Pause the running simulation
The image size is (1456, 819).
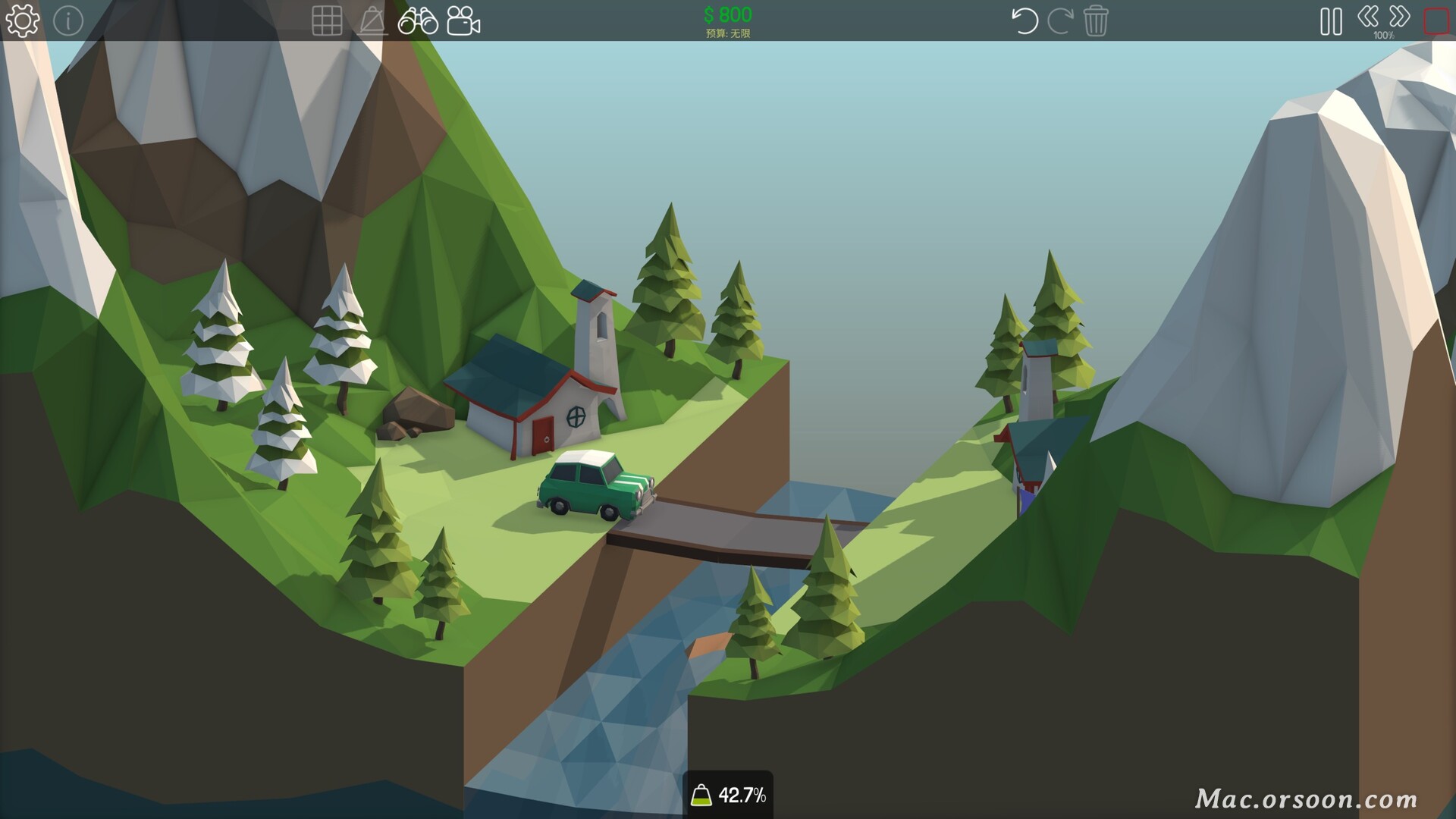1331,22
